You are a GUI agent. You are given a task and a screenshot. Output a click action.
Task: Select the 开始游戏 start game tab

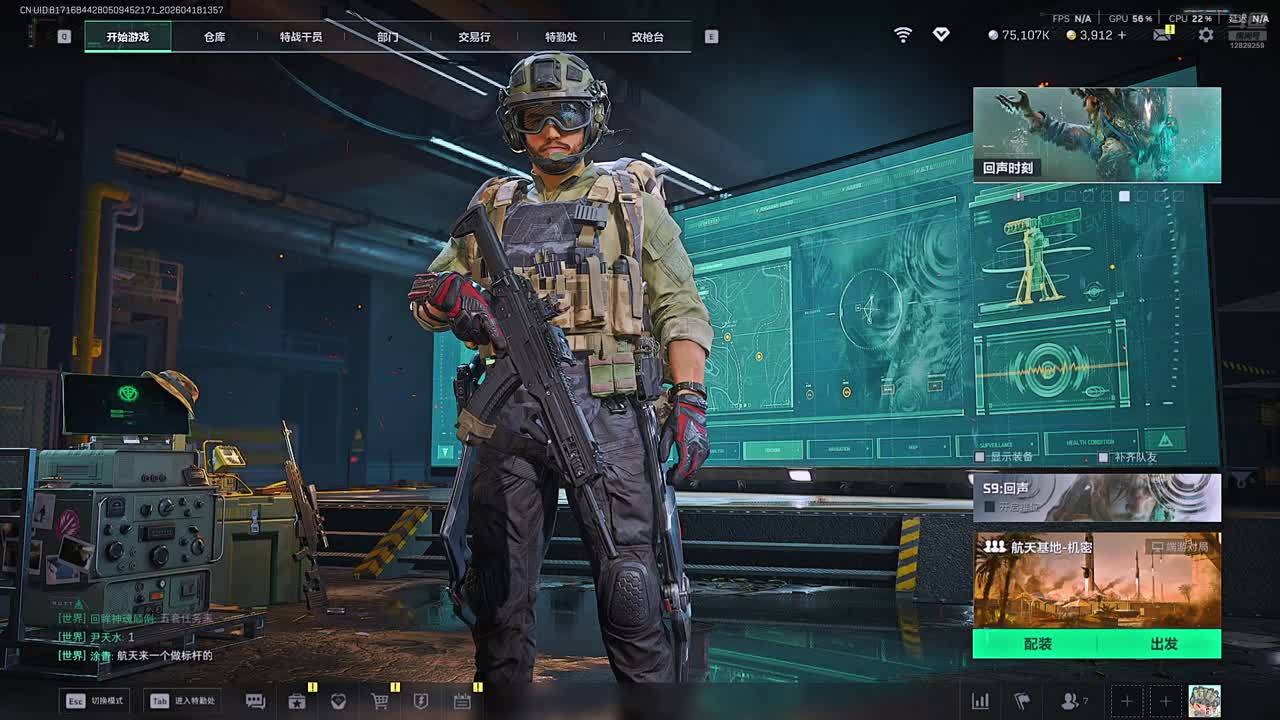click(128, 37)
